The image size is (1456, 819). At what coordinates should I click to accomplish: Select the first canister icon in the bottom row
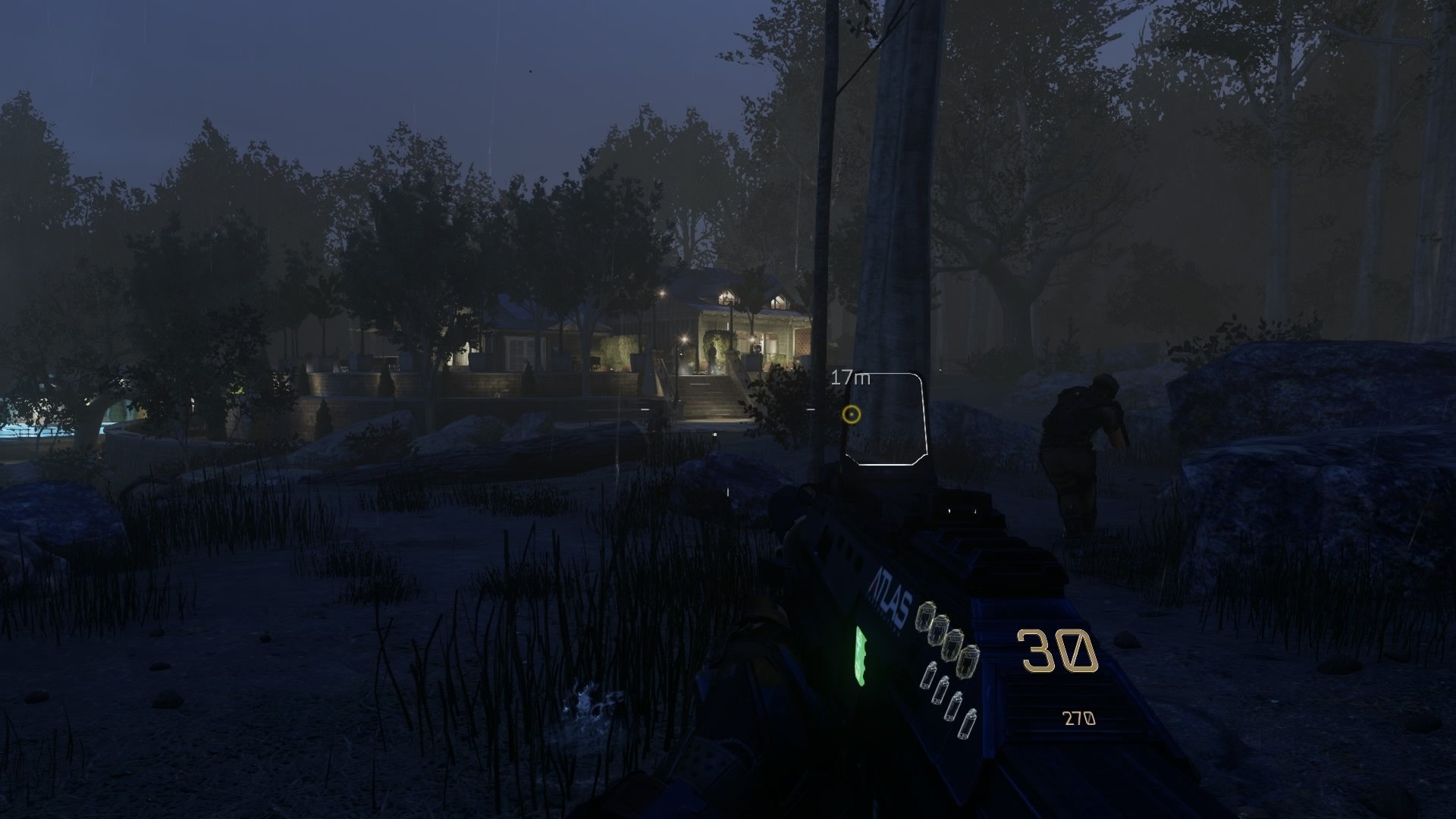(x=930, y=675)
